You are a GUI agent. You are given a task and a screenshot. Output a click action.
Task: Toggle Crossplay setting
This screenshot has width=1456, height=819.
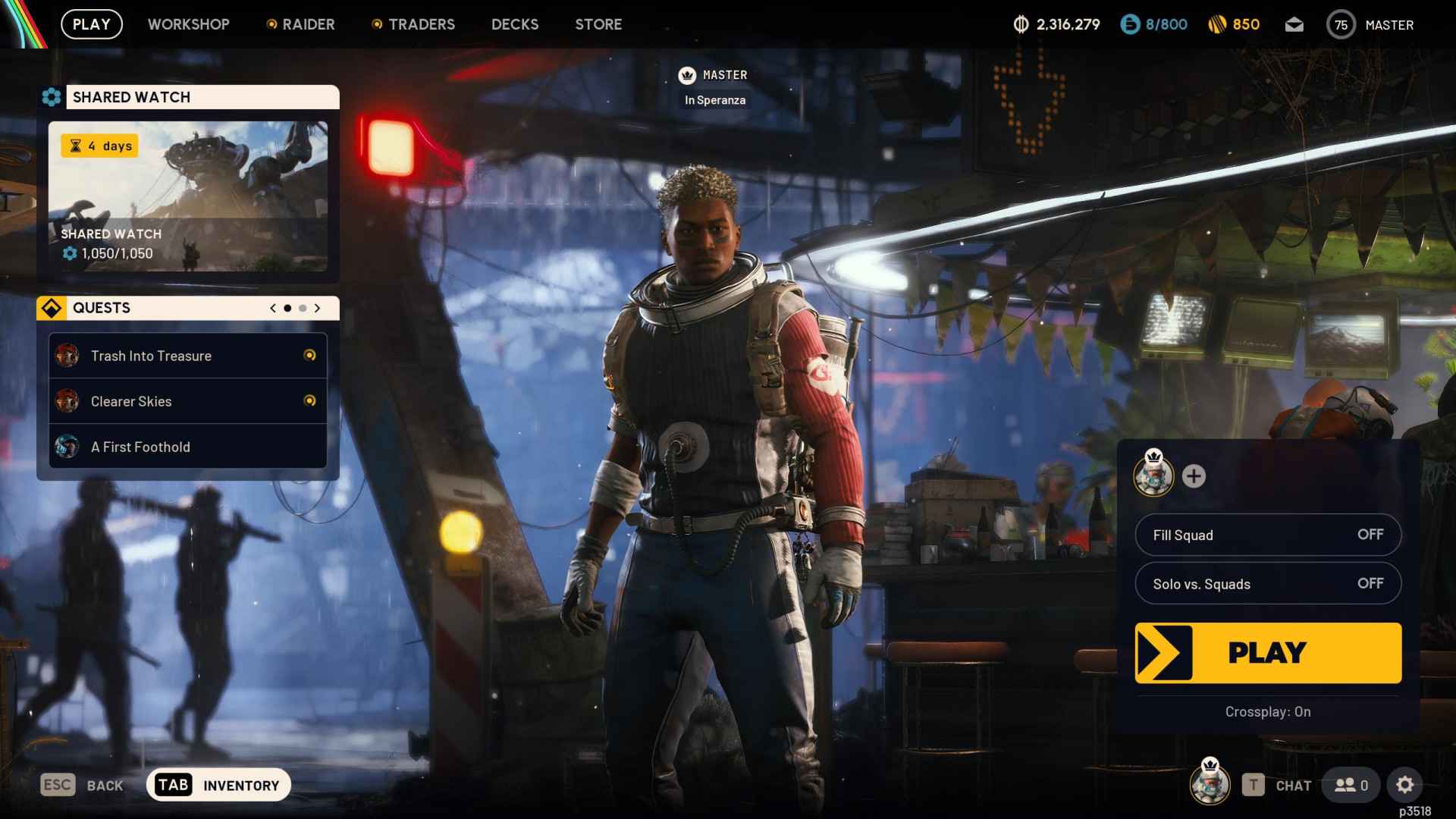1267,711
